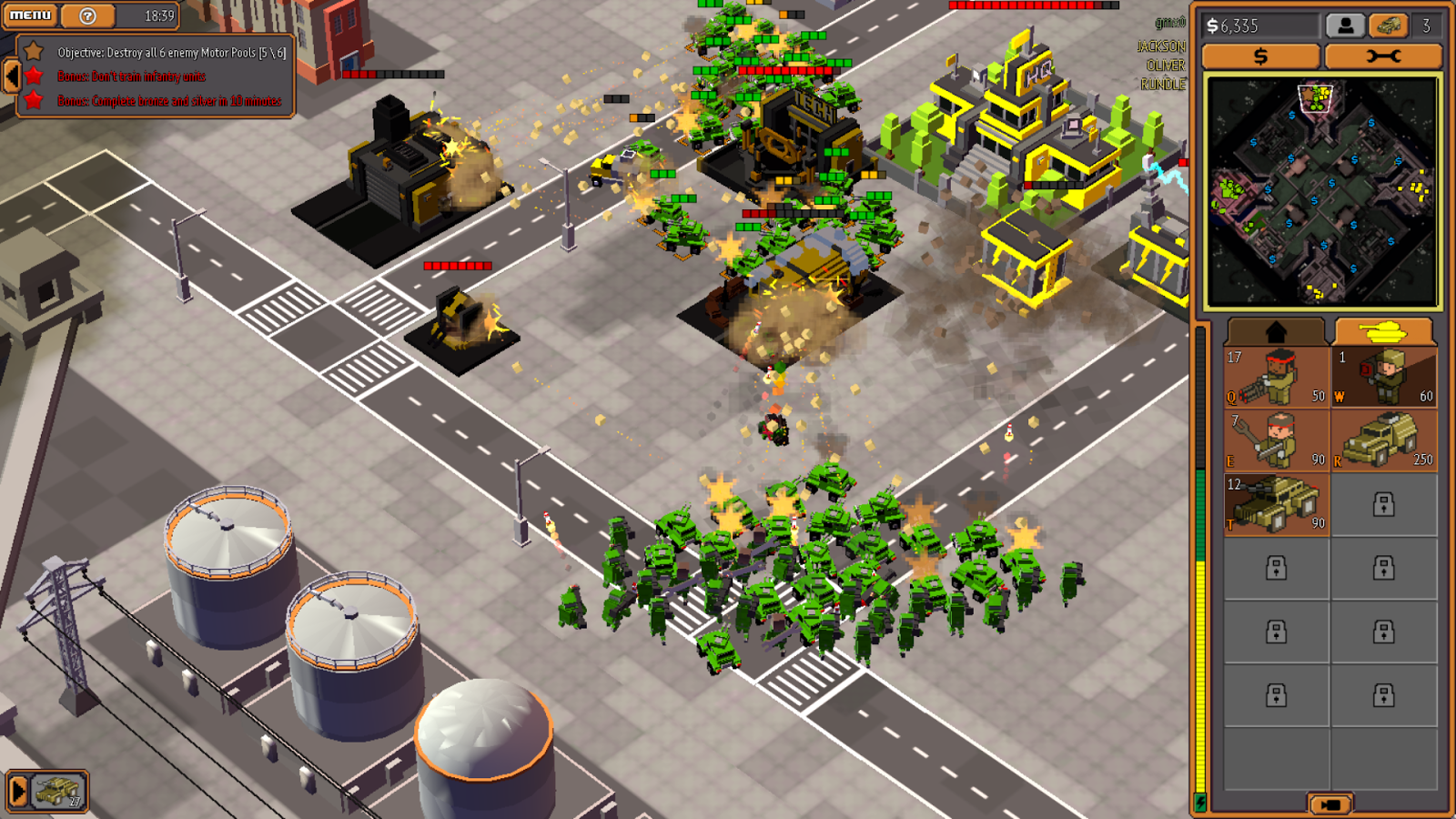Toggle the infantry count display with the person icon
1456x819 pixels.
tap(1348, 25)
